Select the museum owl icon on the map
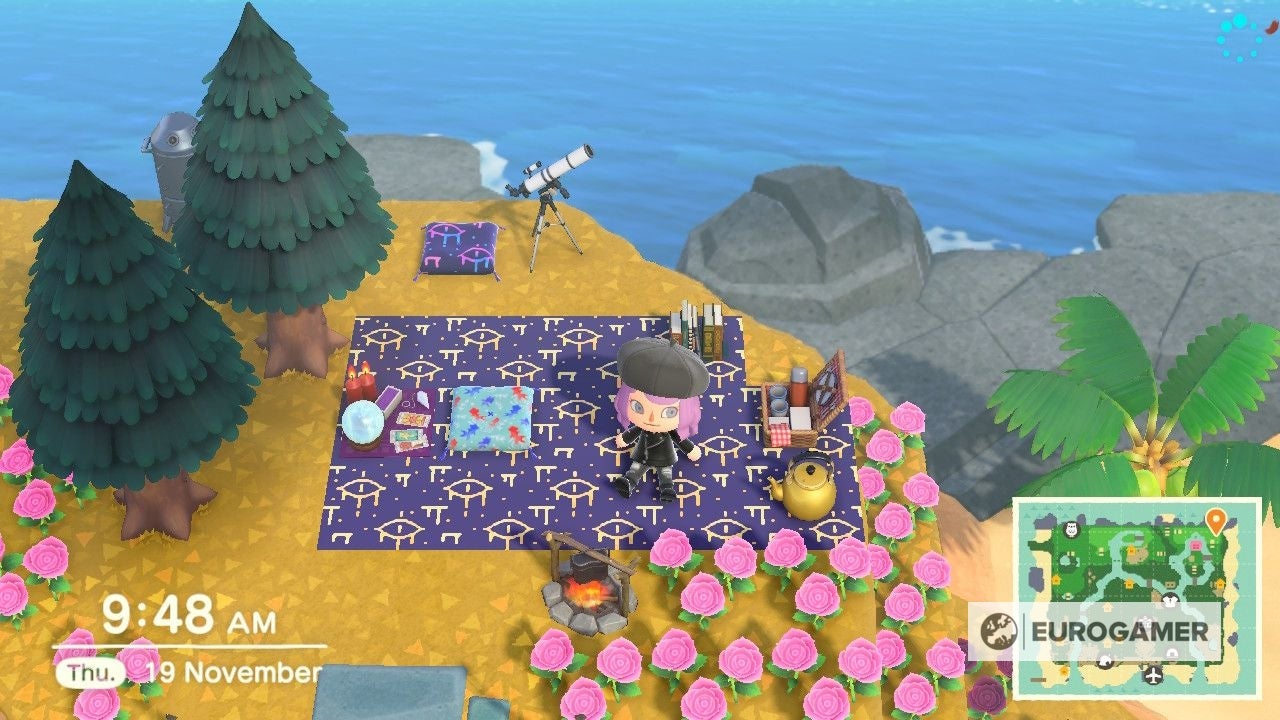 [x=1071, y=528]
